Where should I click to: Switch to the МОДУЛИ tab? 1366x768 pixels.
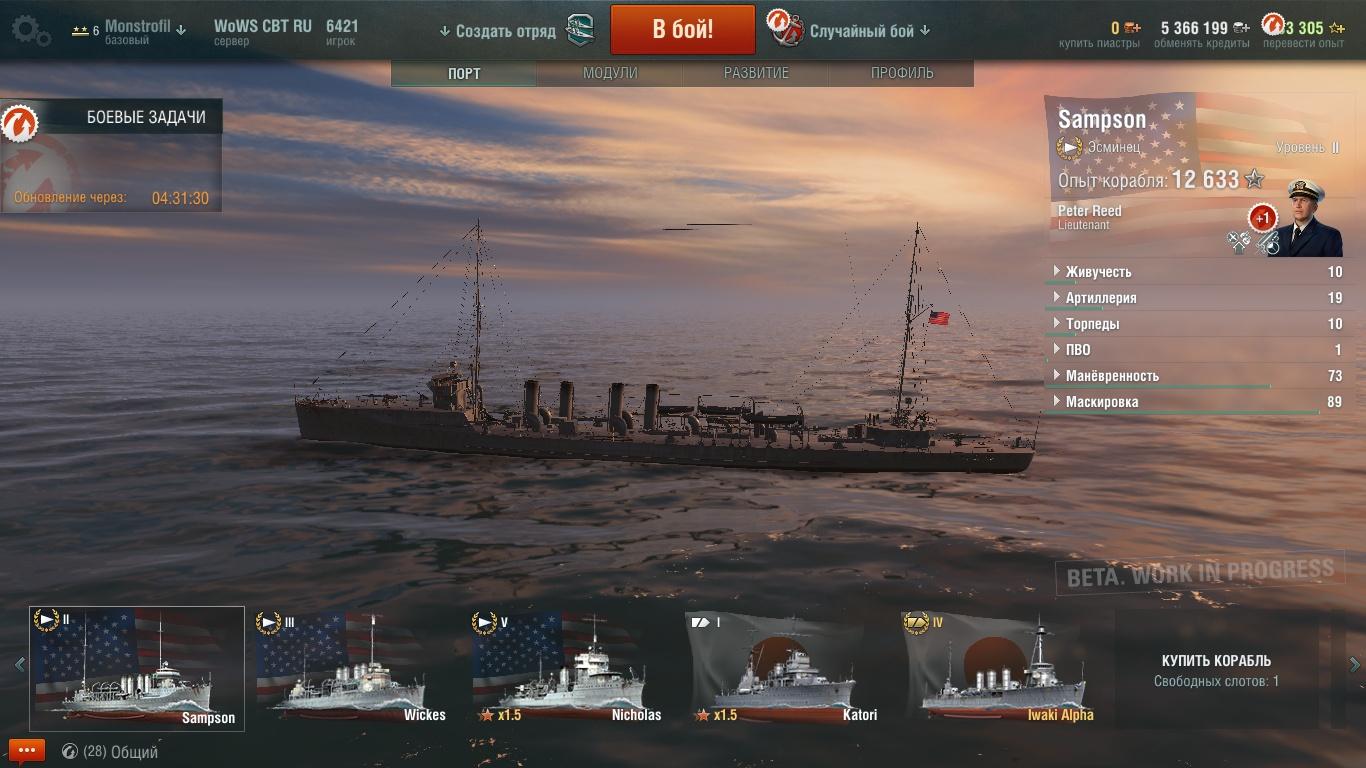(610, 73)
